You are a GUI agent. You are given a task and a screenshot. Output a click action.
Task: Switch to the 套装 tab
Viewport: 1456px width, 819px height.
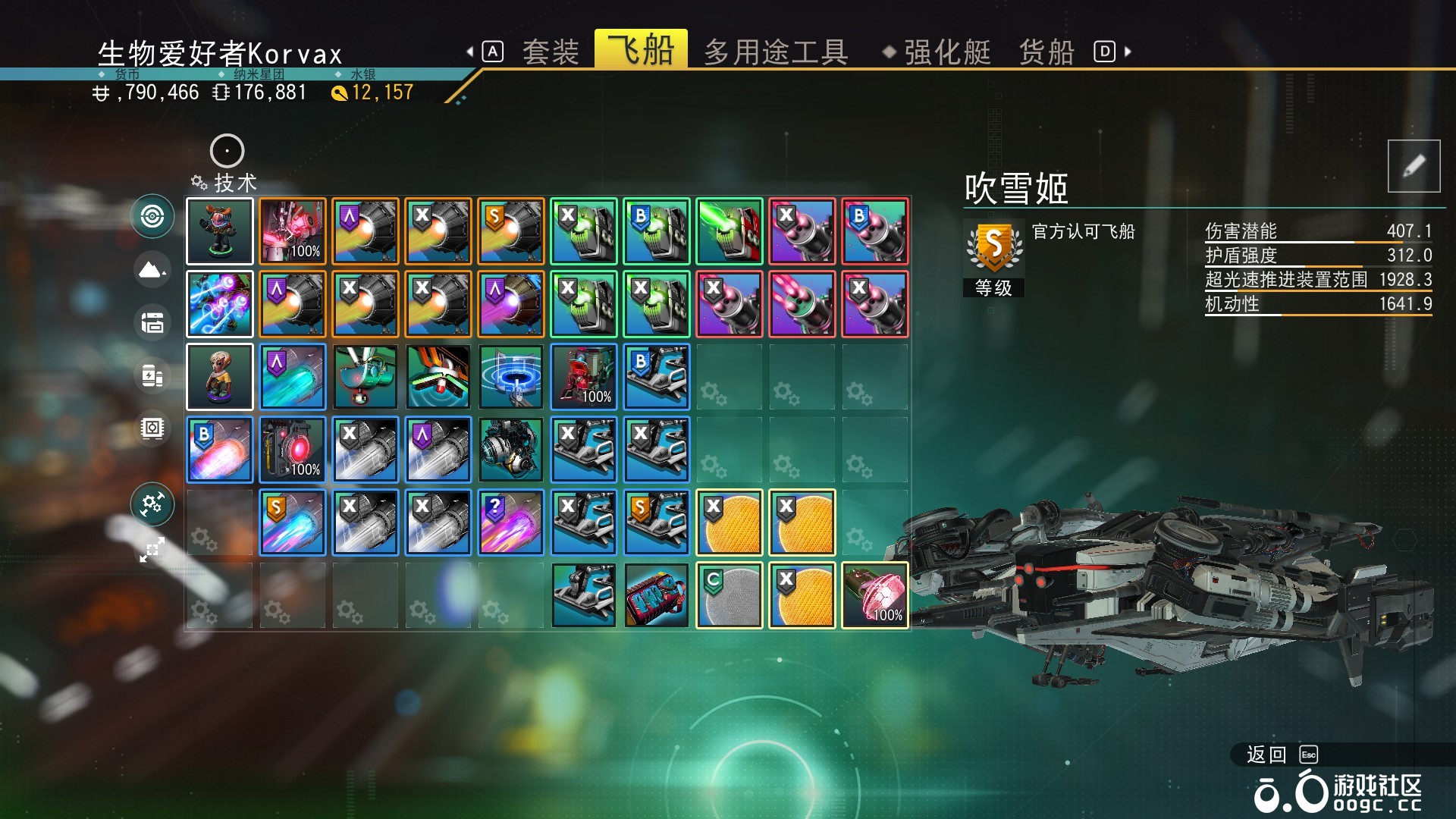coord(550,52)
